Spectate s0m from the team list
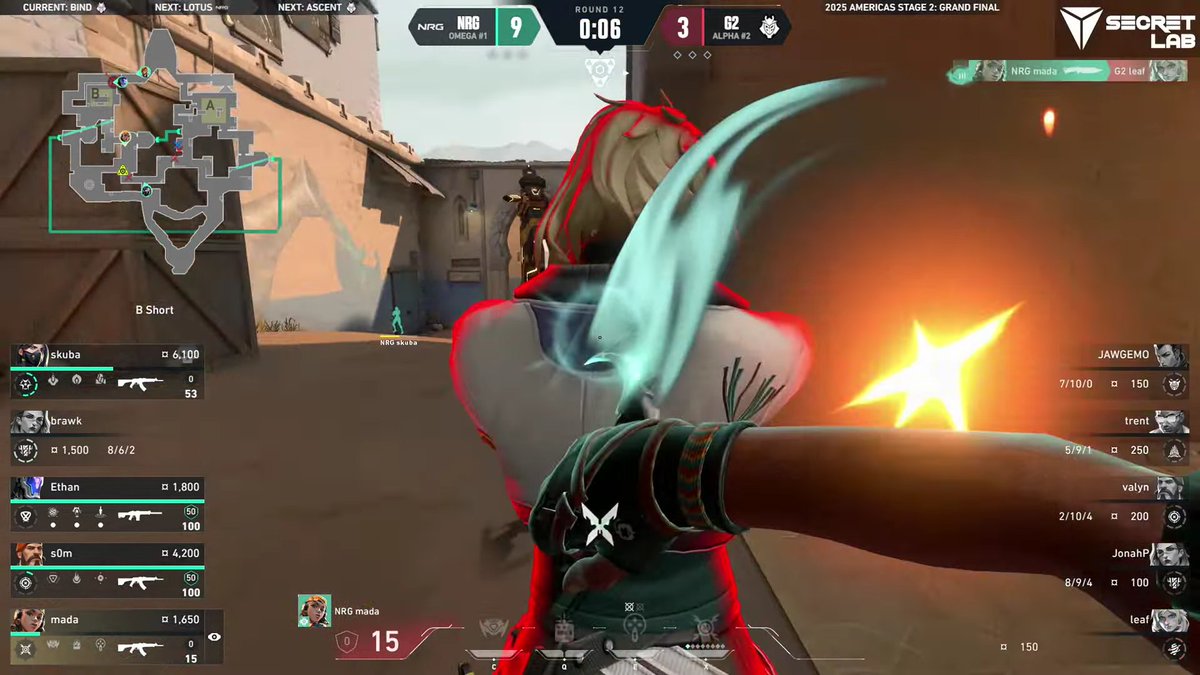The width and height of the screenshot is (1200, 675). click(x=107, y=569)
